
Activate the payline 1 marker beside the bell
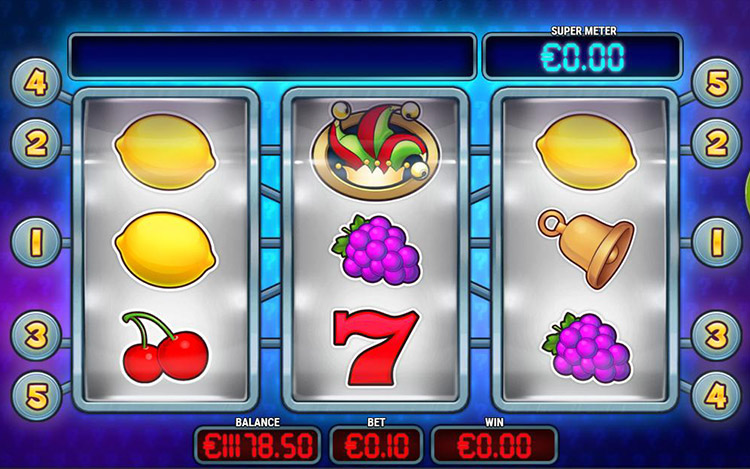(x=714, y=242)
